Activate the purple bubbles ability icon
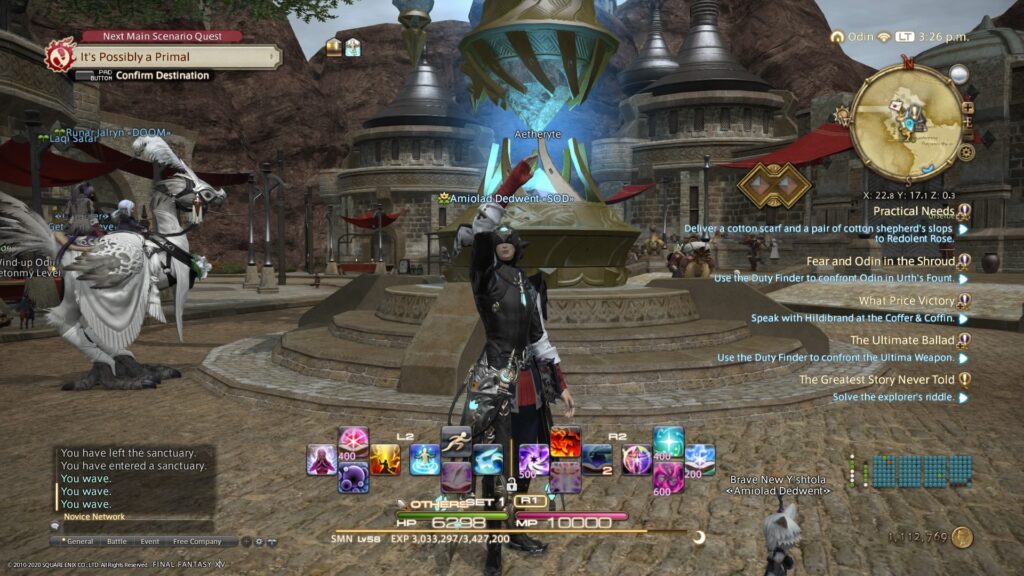 tap(353, 477)
